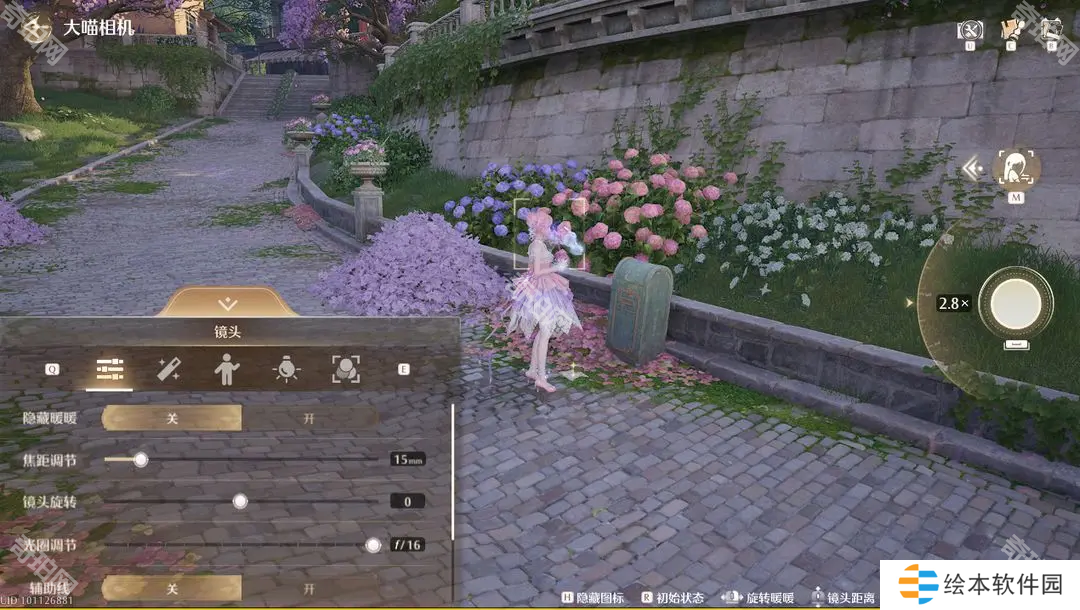Set 隐藏暖暖 to 关
The width and height of the screenshot is (1080, 610).
click(x=172, y=418)
